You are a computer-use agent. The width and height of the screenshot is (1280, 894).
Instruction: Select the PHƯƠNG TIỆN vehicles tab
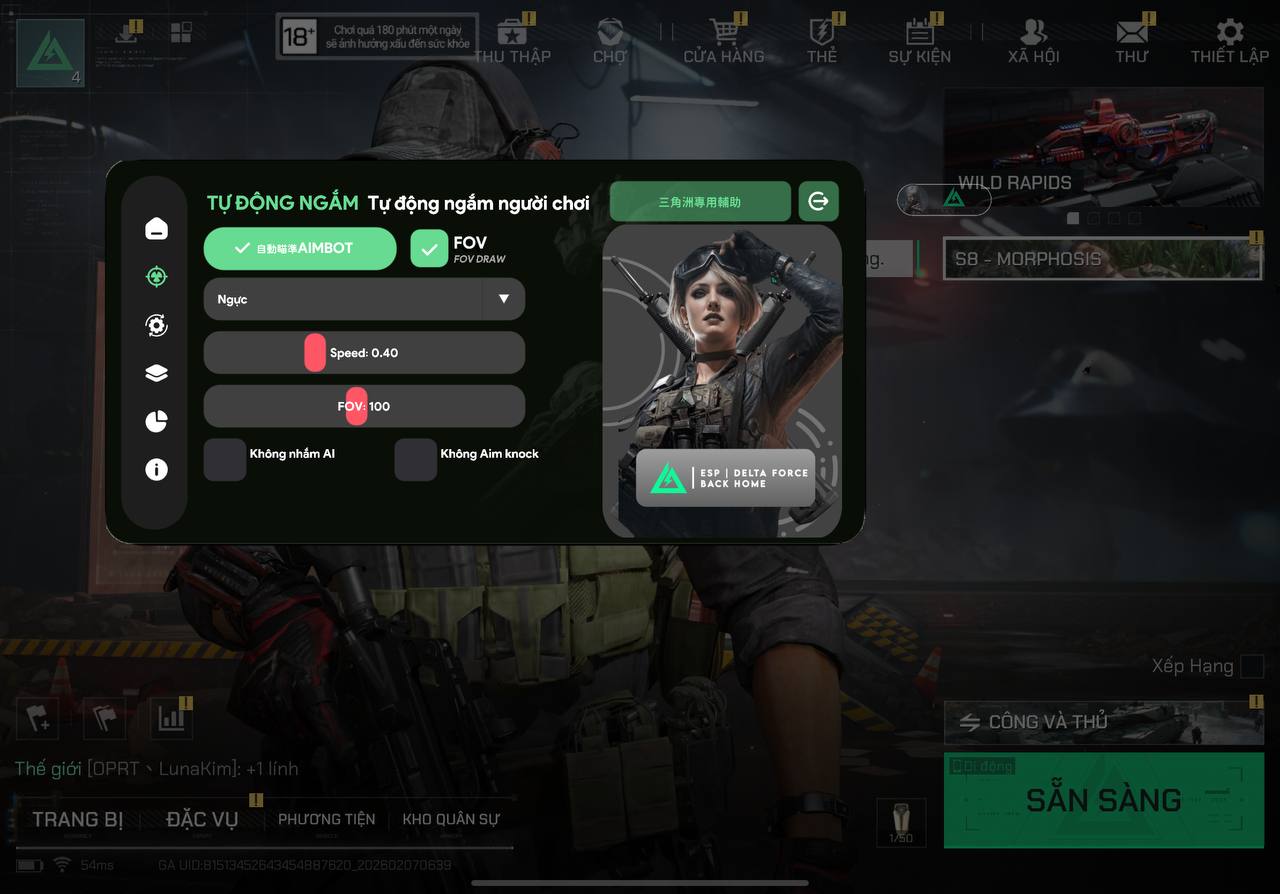coord(327,820)
